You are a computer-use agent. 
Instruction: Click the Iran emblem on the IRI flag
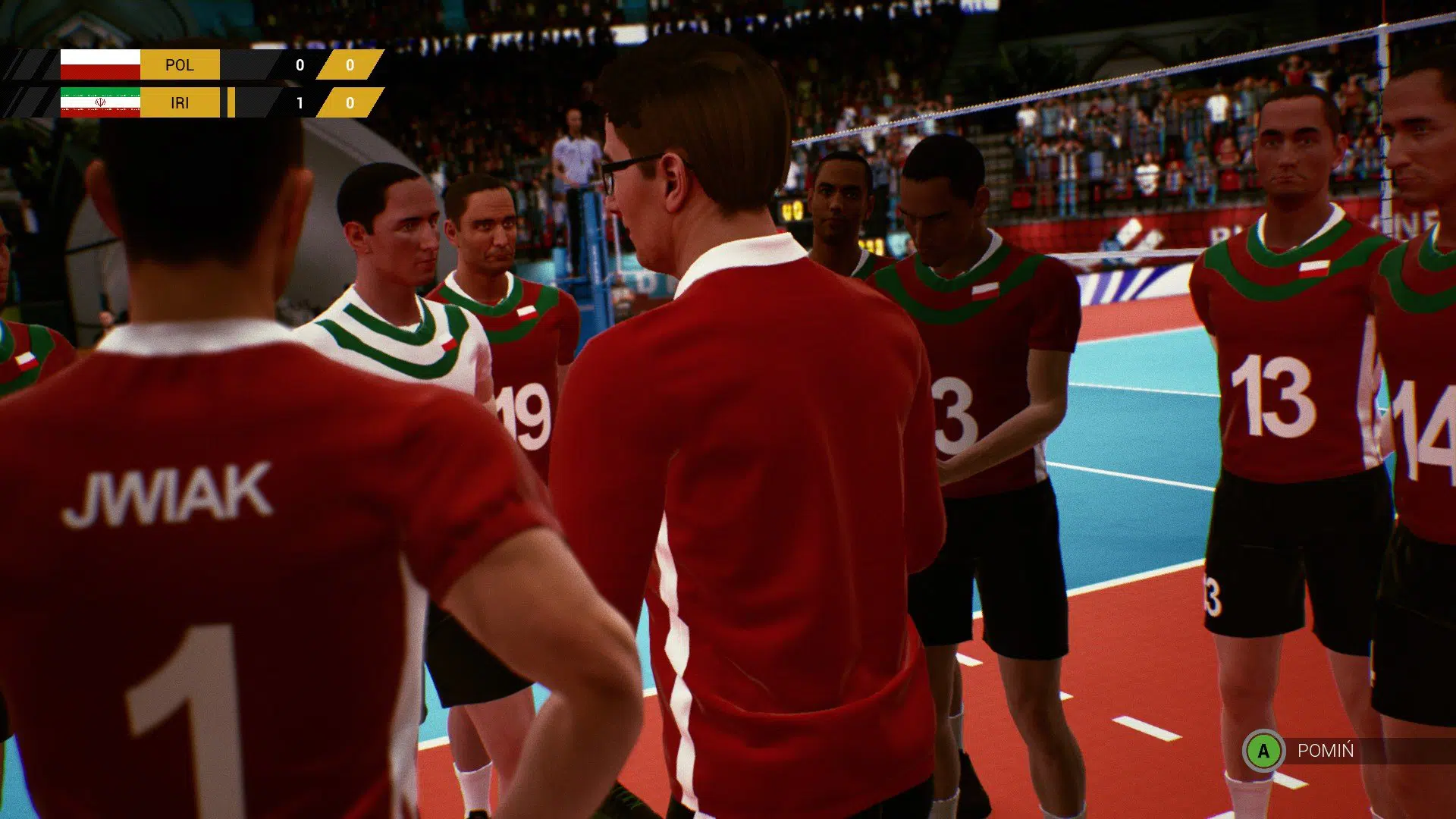coord(99,102)
